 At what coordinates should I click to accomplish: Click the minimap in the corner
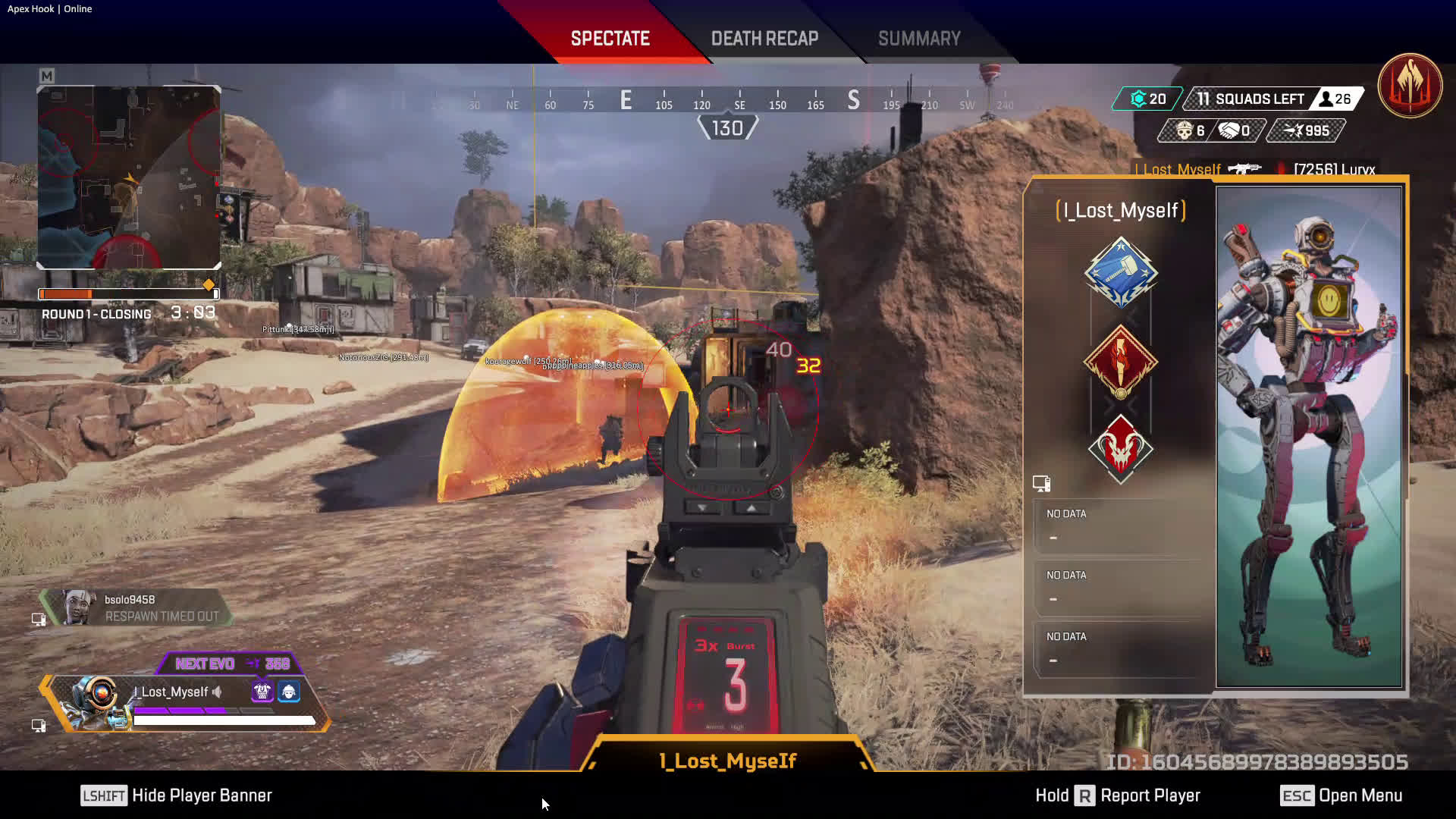[x=129, y=177]
